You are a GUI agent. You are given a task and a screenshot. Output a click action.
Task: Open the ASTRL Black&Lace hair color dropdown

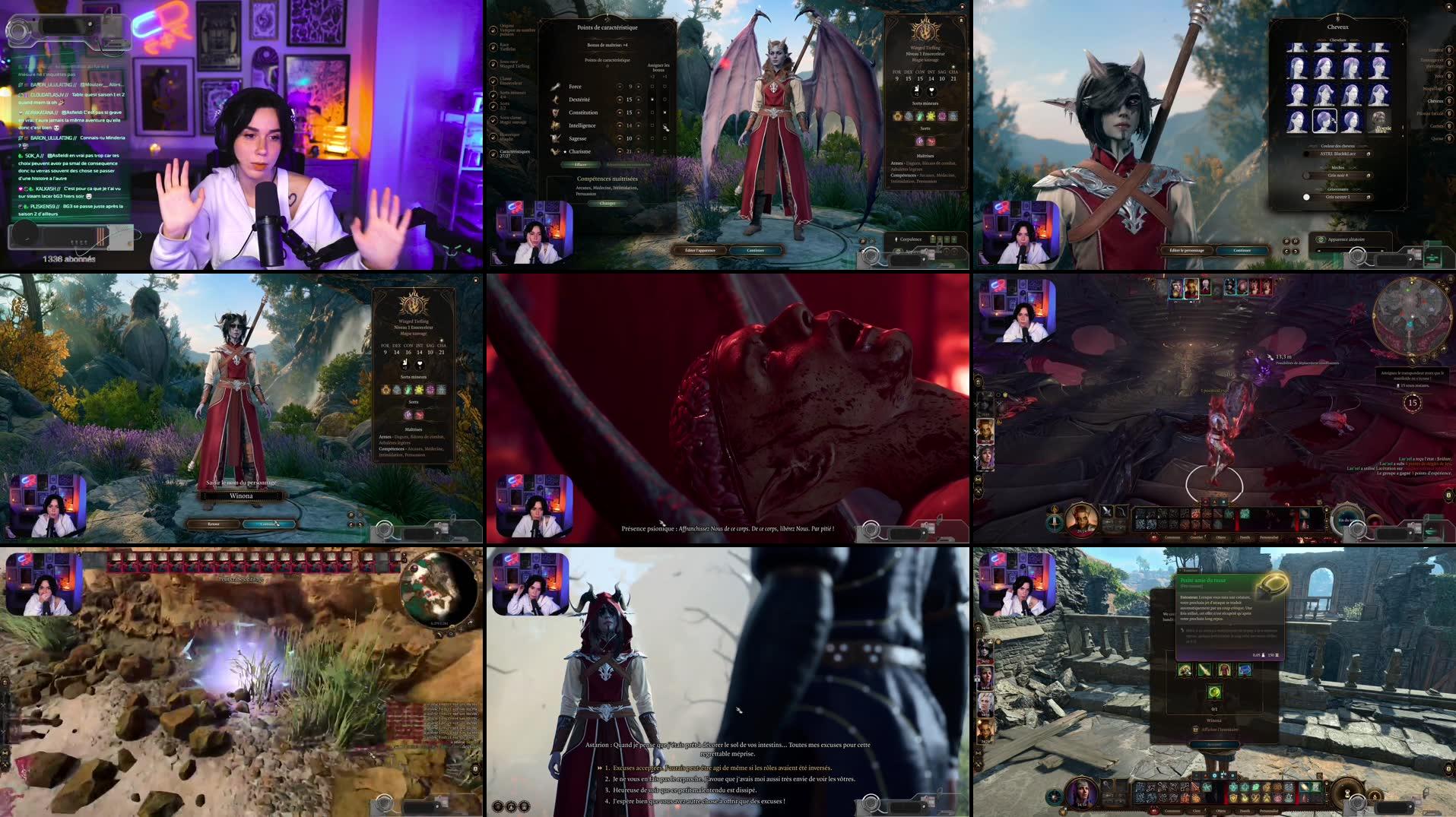[x=1338, y=154]
